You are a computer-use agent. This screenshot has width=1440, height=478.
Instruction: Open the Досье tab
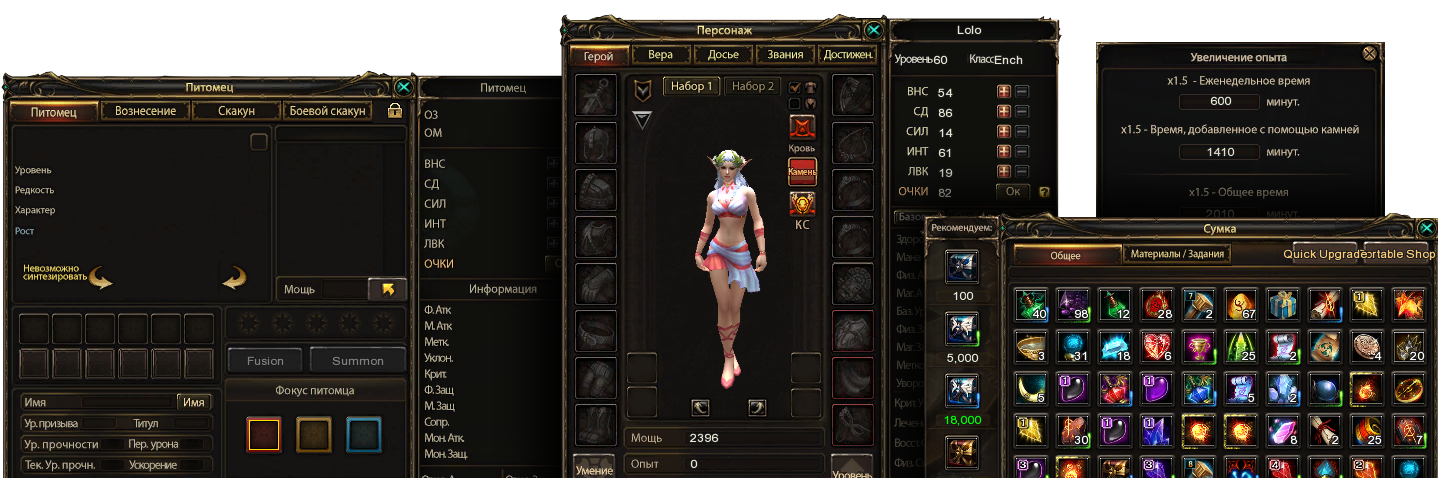pyautogui.click(x=723, y=55)
